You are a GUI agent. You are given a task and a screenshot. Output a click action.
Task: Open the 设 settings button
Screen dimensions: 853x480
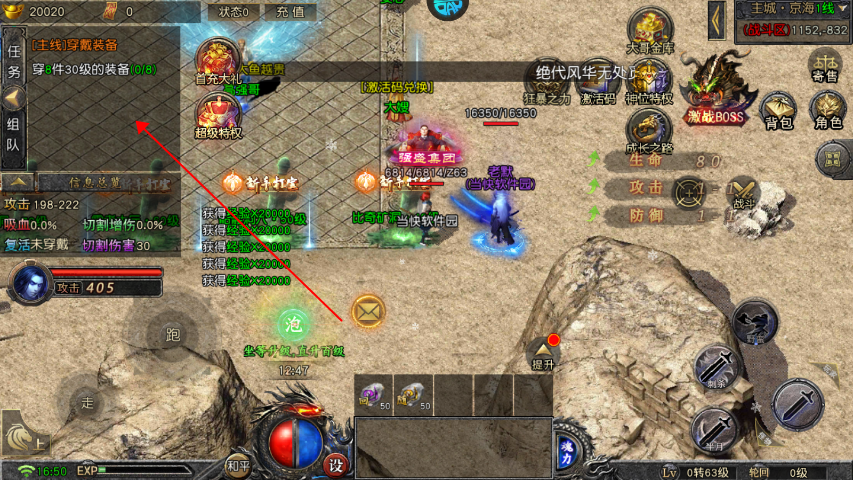point(337,465)
